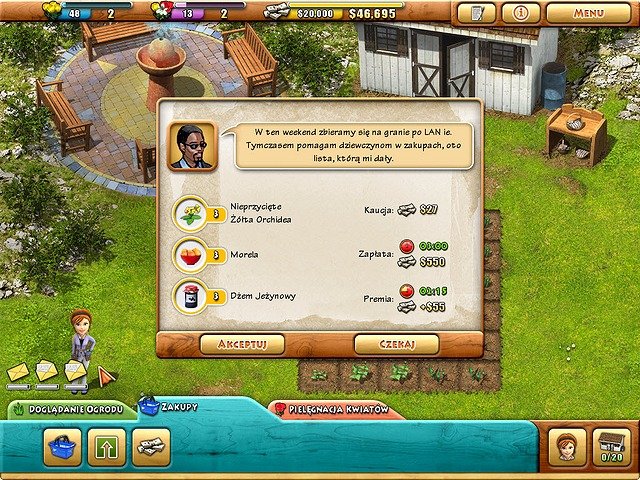Select the yellow orchid order item
Image resolution: width=640 pixels, height=480 pixels.
pyautogui.click(x=190, y=212)
